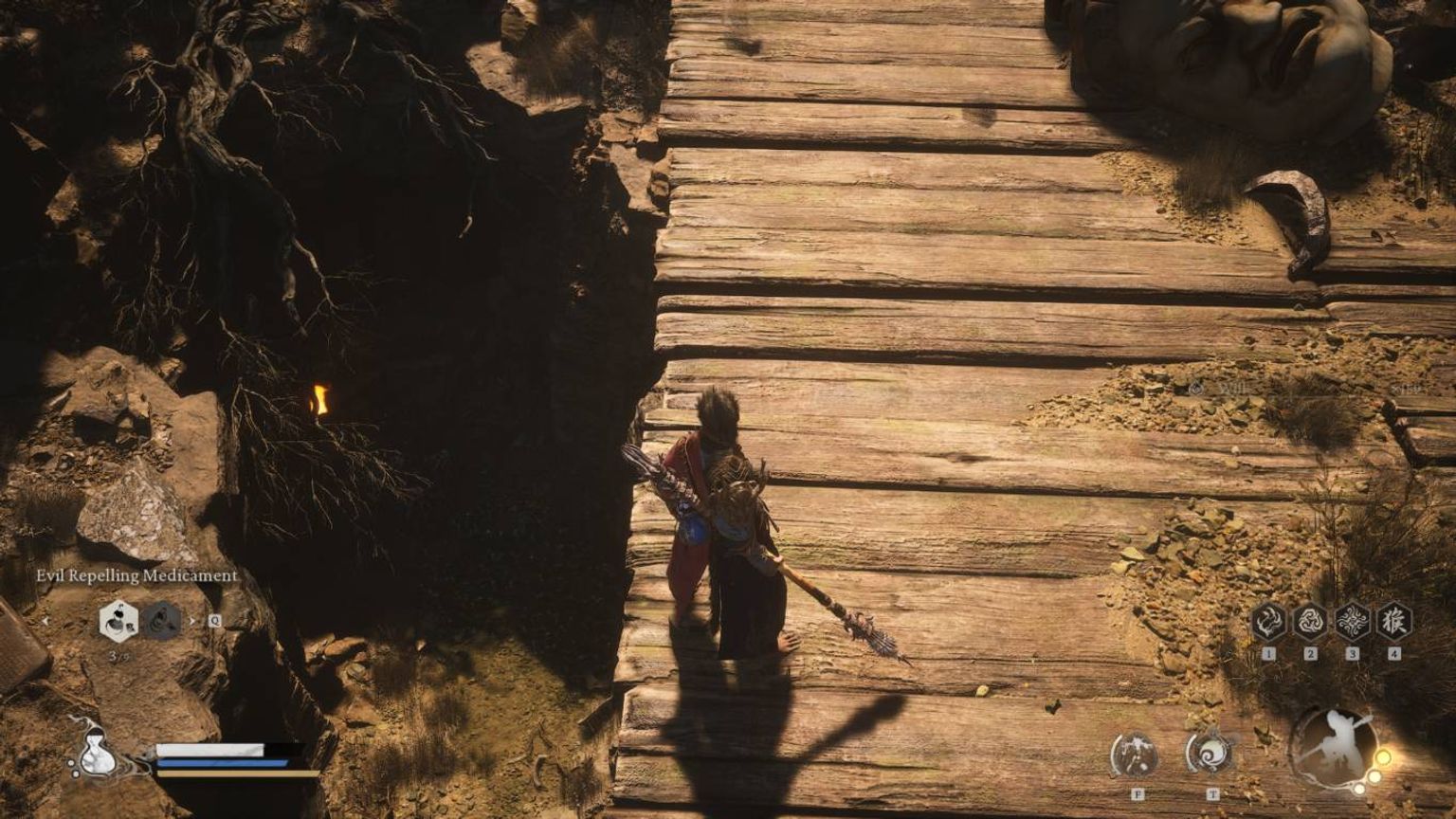Image resolution: width=1456 pixels, height=819 pixels.
Task: Select the greyed consumable next to the medicament
Action: click(161, 622)
